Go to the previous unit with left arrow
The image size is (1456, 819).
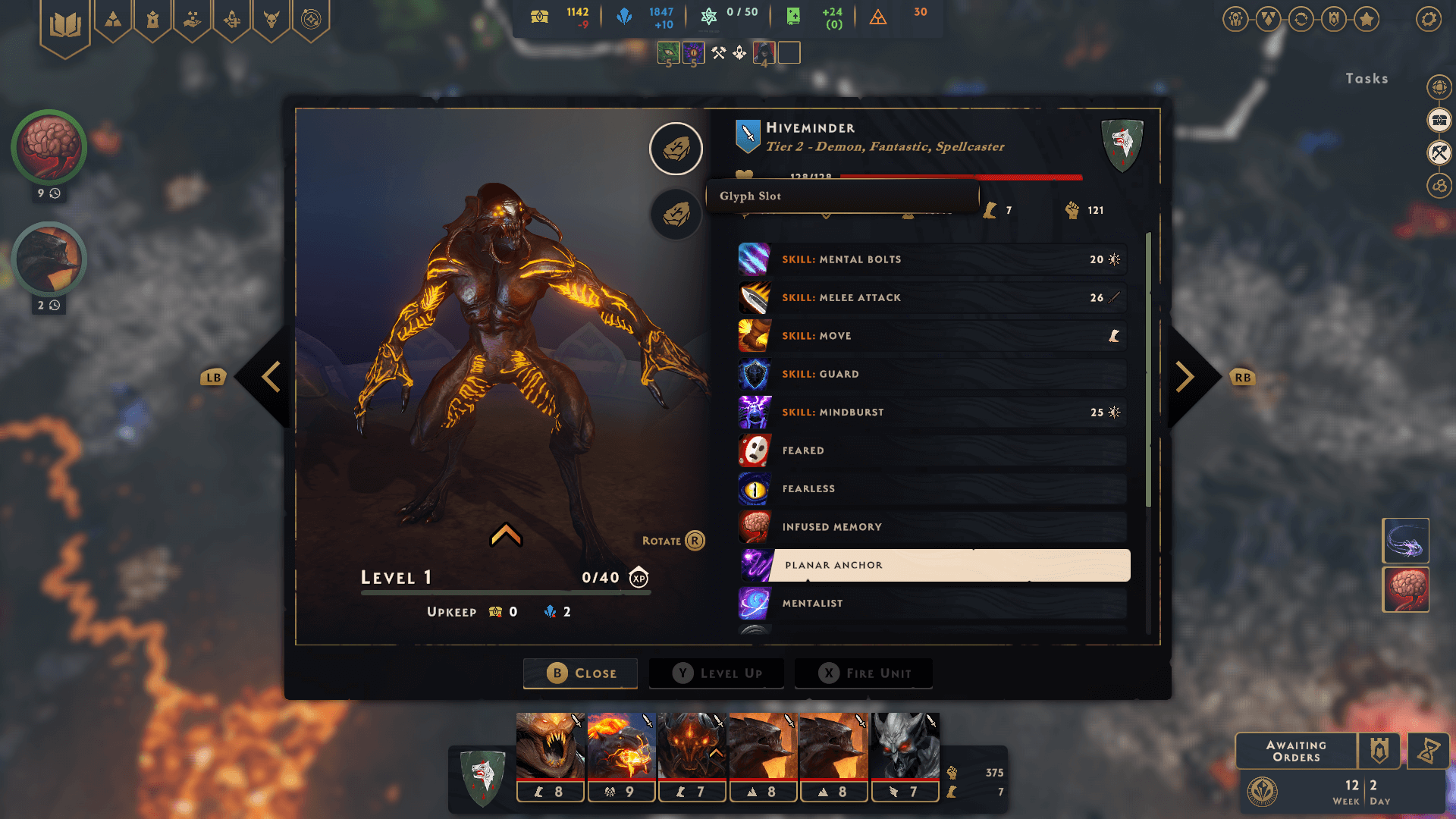click(271, 377)
